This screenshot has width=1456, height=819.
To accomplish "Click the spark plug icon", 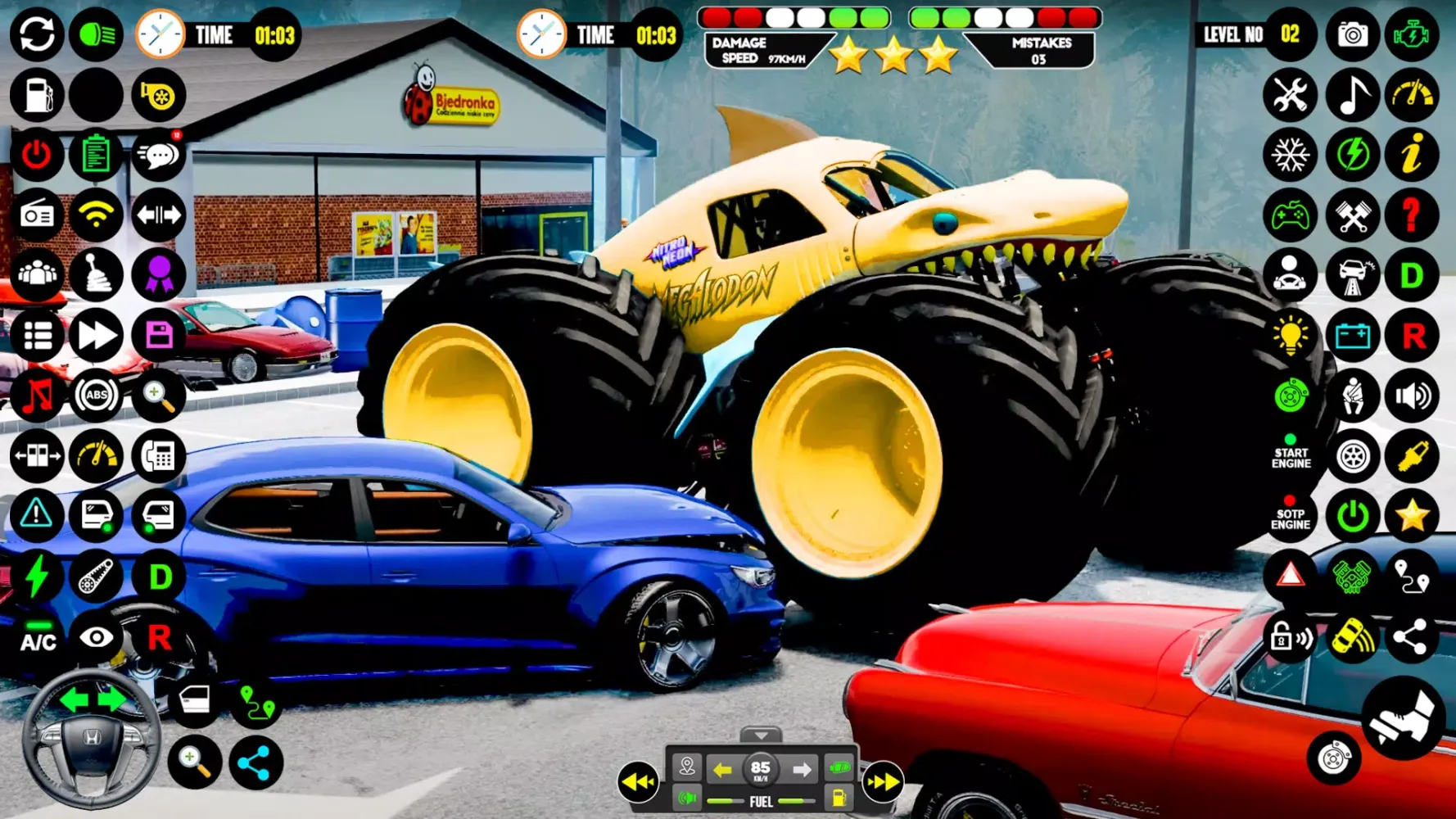I will [x=1413, y=456].
